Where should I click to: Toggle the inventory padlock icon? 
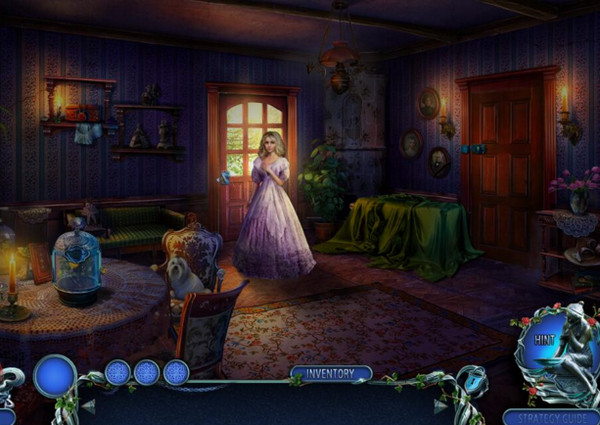[473, 381]
